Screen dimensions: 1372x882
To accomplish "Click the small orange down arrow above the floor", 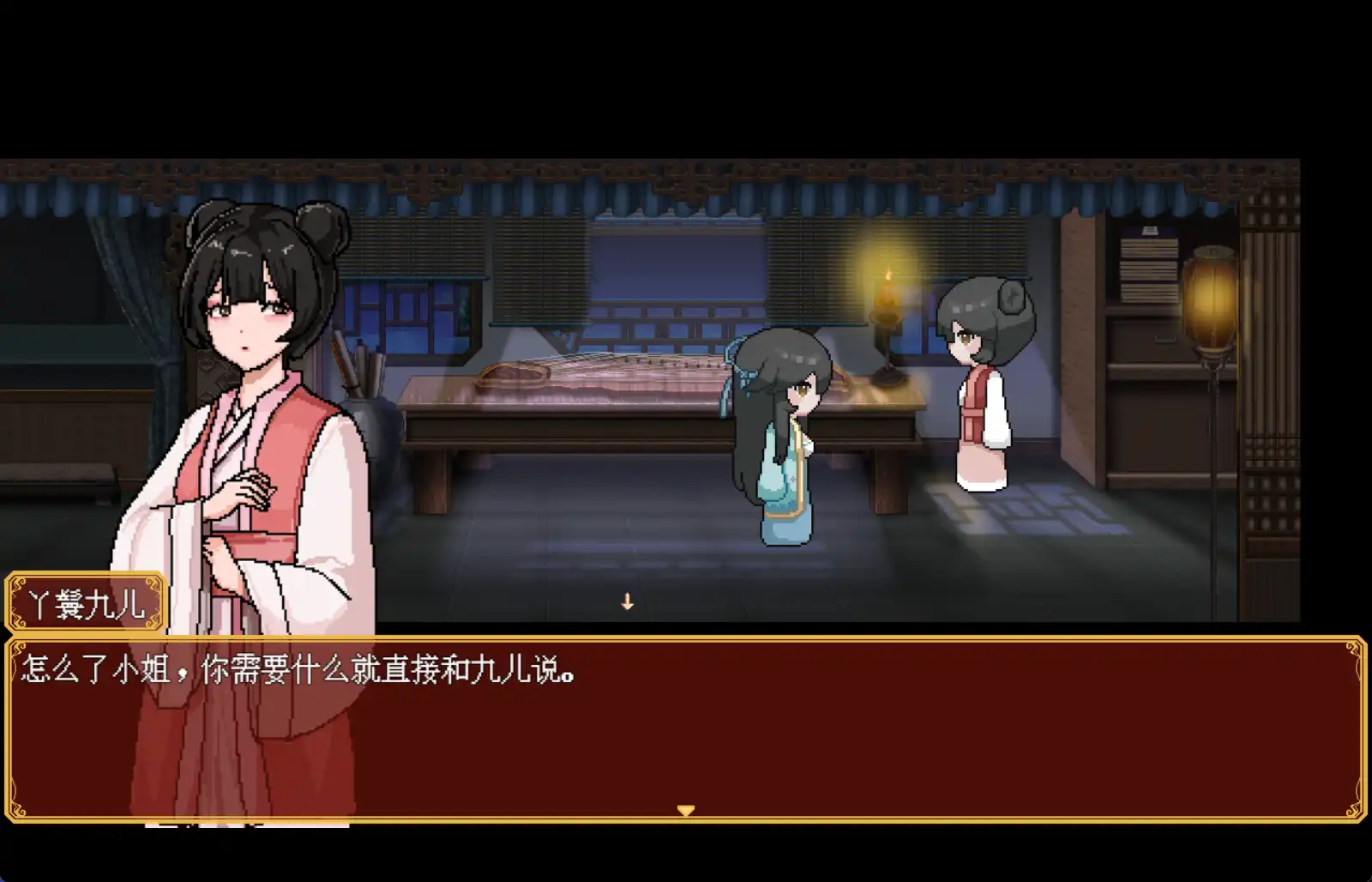I will point(625,602).
